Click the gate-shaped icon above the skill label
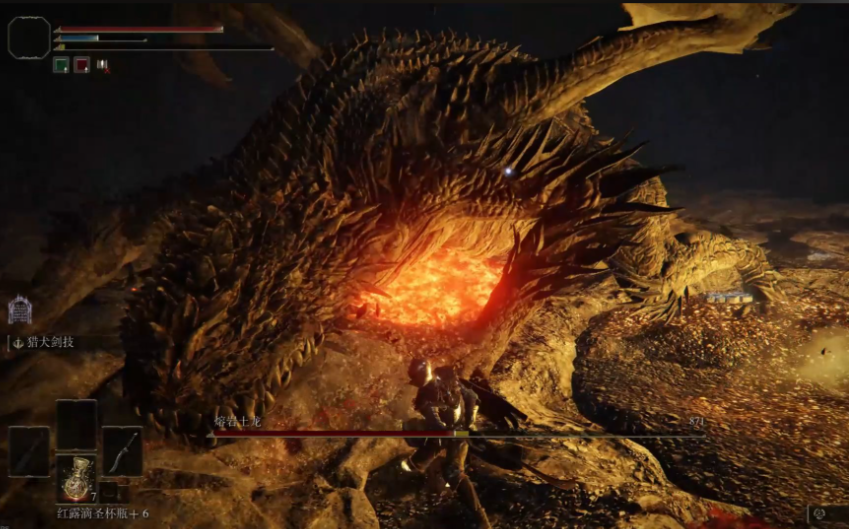 click(x=20, y=311)
